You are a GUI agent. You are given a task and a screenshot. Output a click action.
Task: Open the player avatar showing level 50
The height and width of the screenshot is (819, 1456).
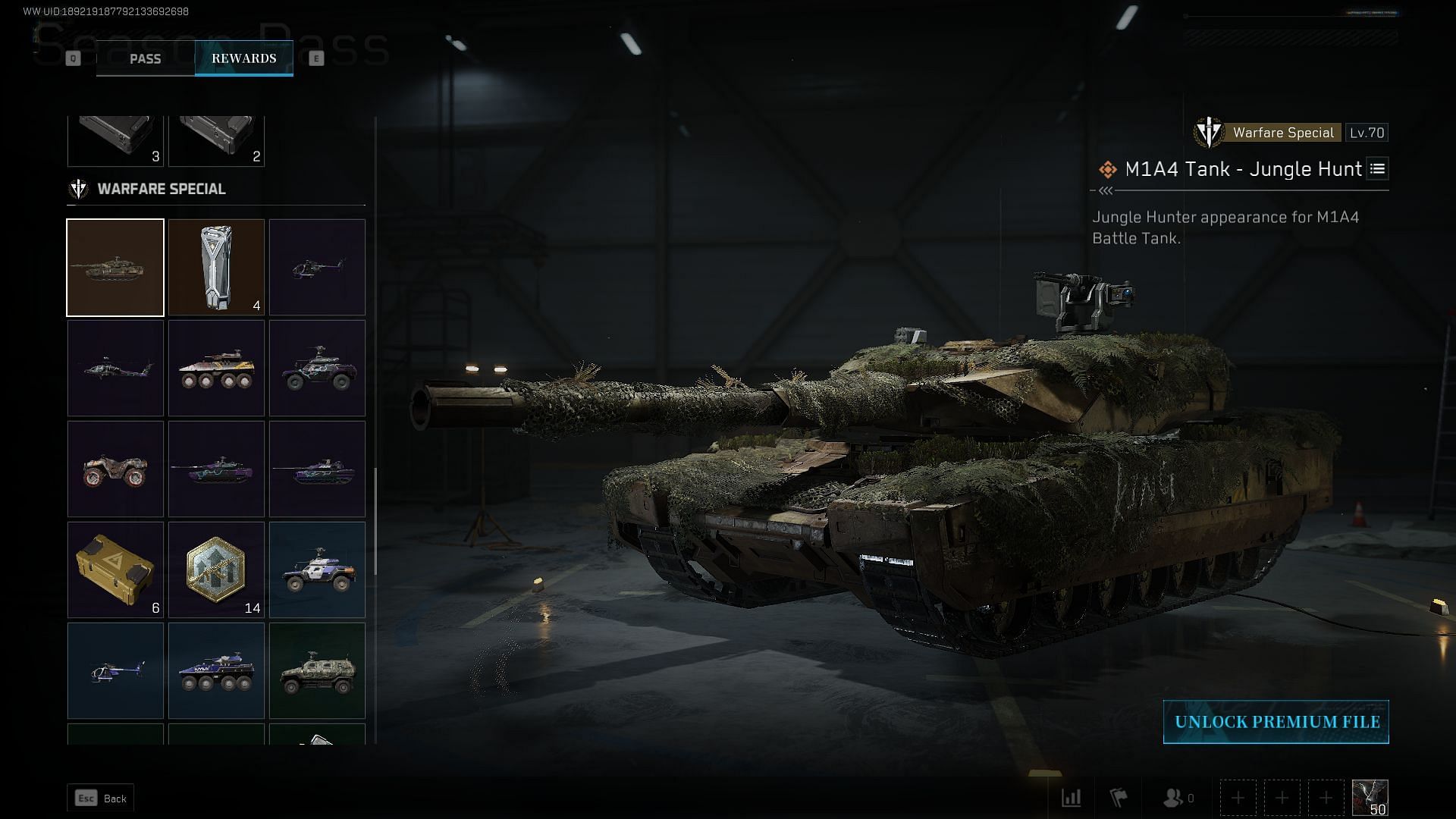tap(1370, 798)
